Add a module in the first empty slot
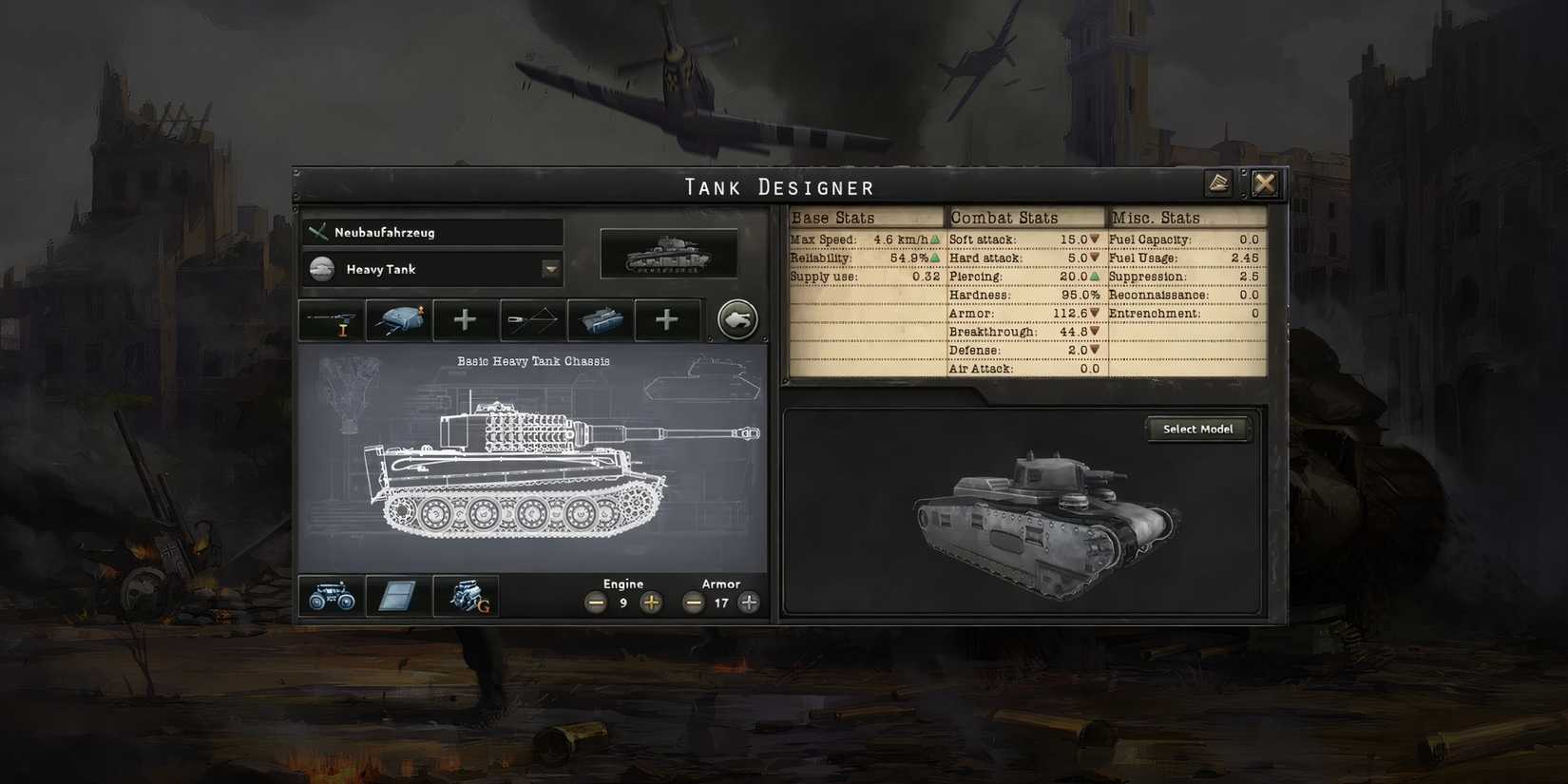Screen dimensions: 1568x784 tap(465, 320)
